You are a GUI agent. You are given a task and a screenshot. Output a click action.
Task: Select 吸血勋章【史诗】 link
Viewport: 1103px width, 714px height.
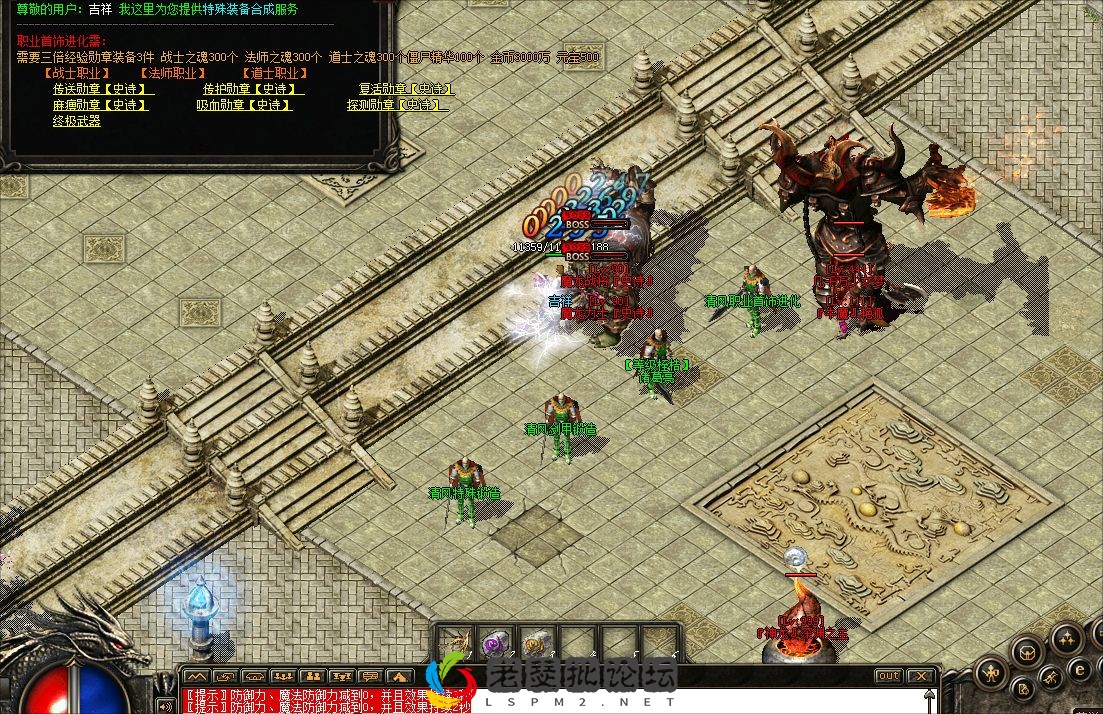point(244,105)
